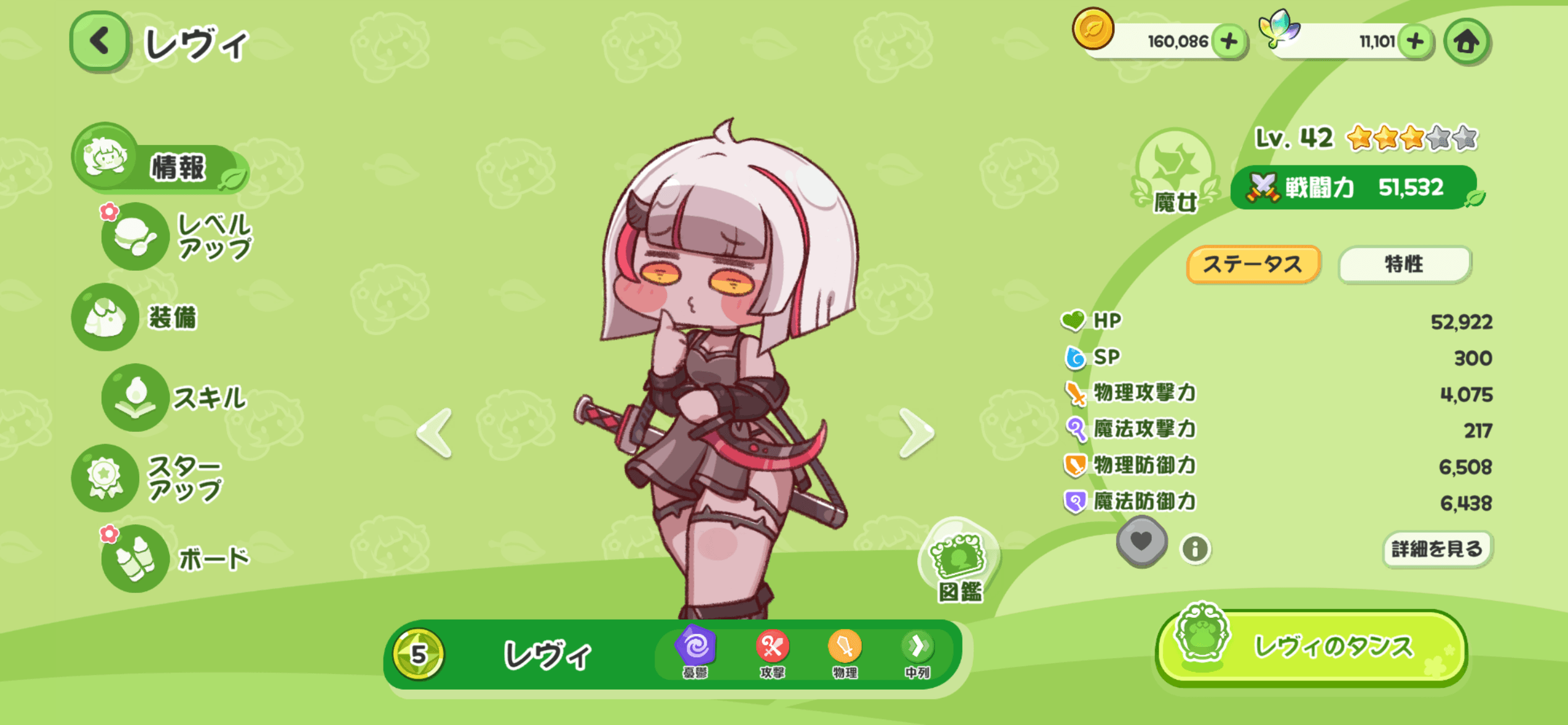Image resolution: width=1568 pixels, height=725 pixels.
Task: Add more gold coins with plus button
Action: (1229, 42)
